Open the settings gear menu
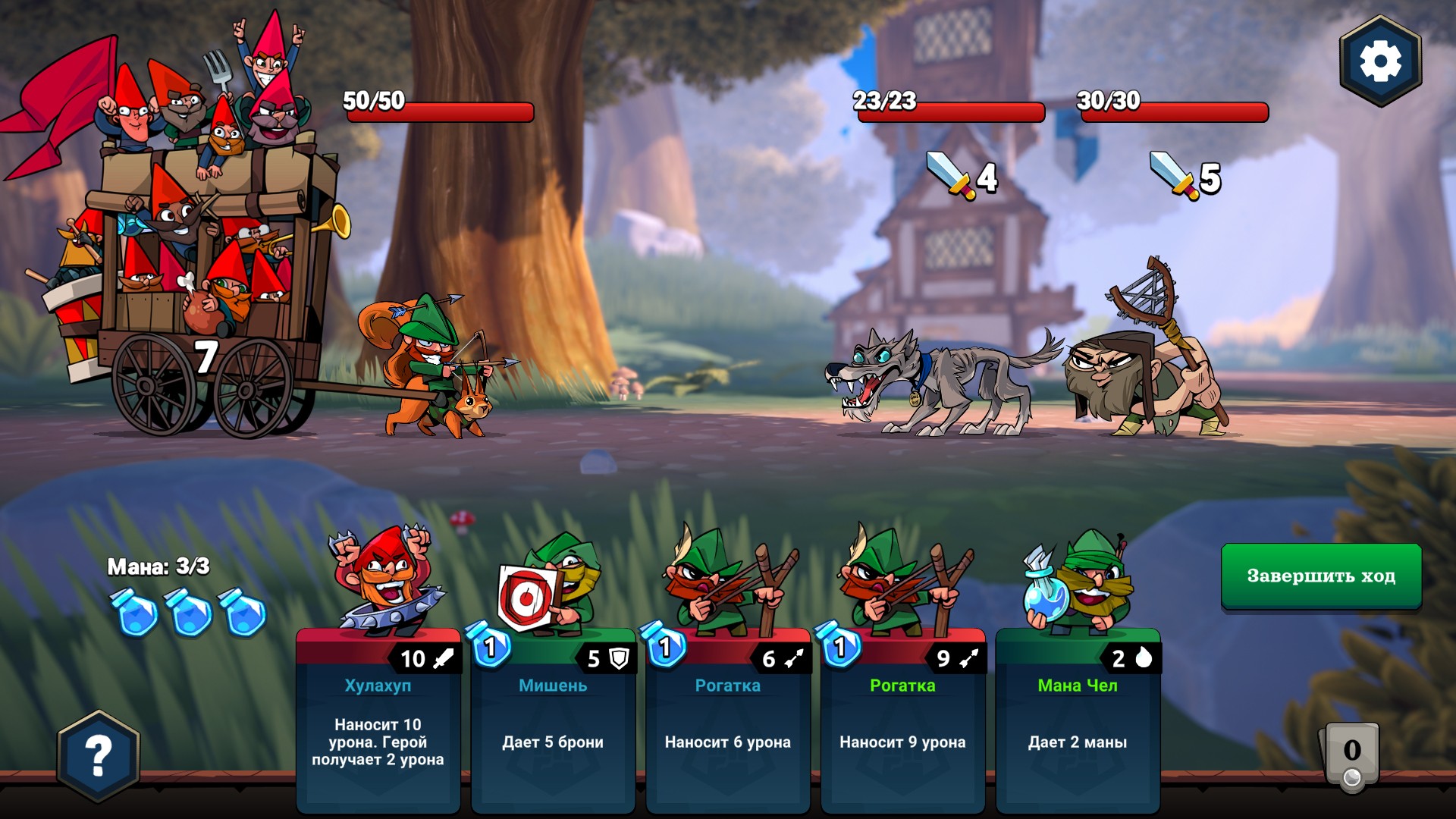The height and width of the screenshot is (819, 1456). click(1379, 61)
